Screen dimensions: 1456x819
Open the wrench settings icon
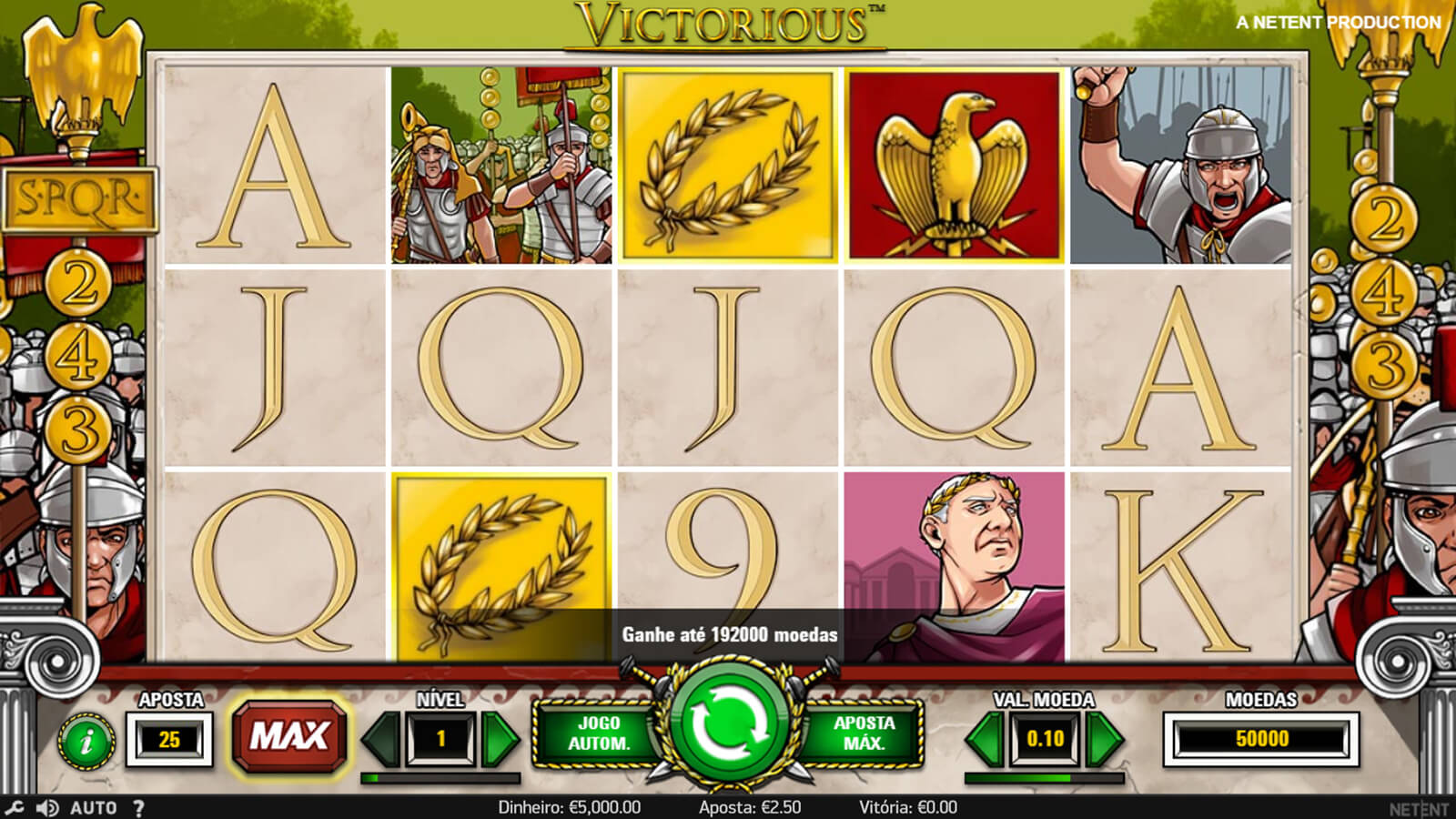(x=15, y=807)
